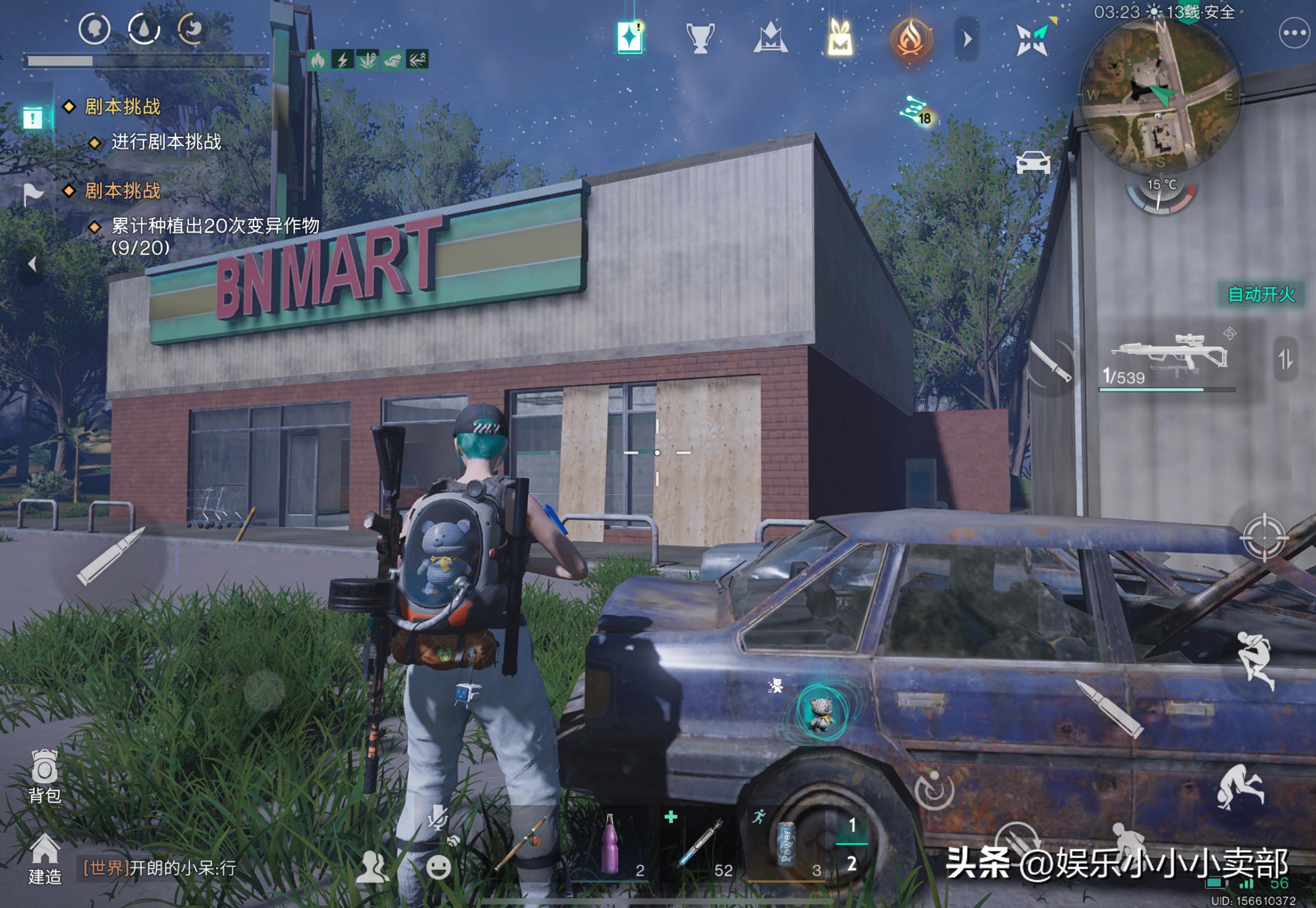Toggle 自动开火 auto-fire

point(1261,294)
